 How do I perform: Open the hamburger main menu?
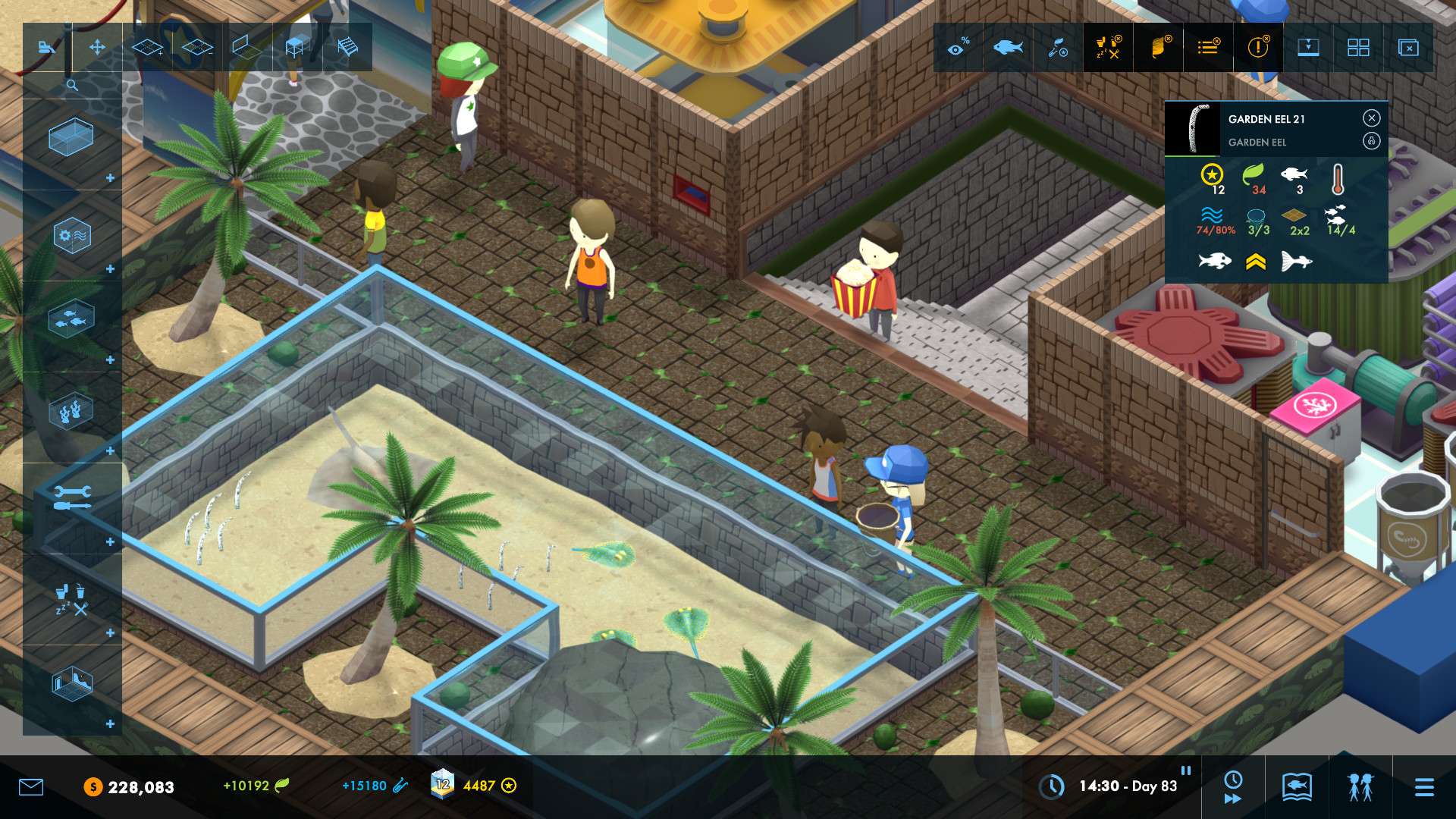[1424, 787]
